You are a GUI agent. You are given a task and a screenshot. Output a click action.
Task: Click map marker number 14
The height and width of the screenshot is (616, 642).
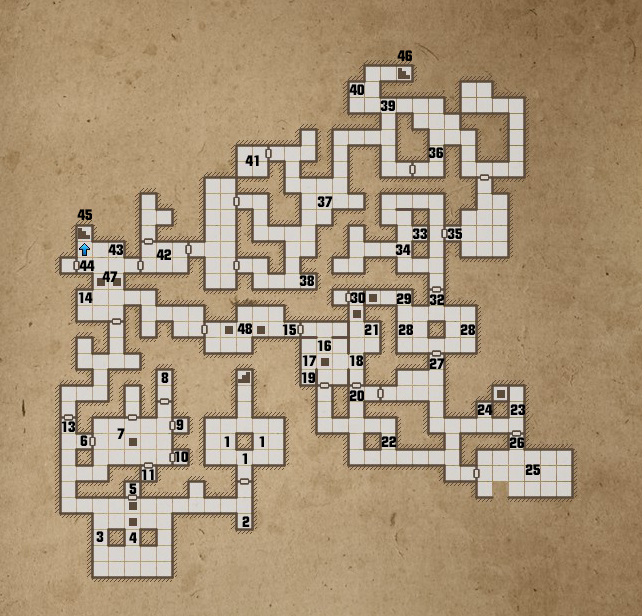click(x=85, y=298)
